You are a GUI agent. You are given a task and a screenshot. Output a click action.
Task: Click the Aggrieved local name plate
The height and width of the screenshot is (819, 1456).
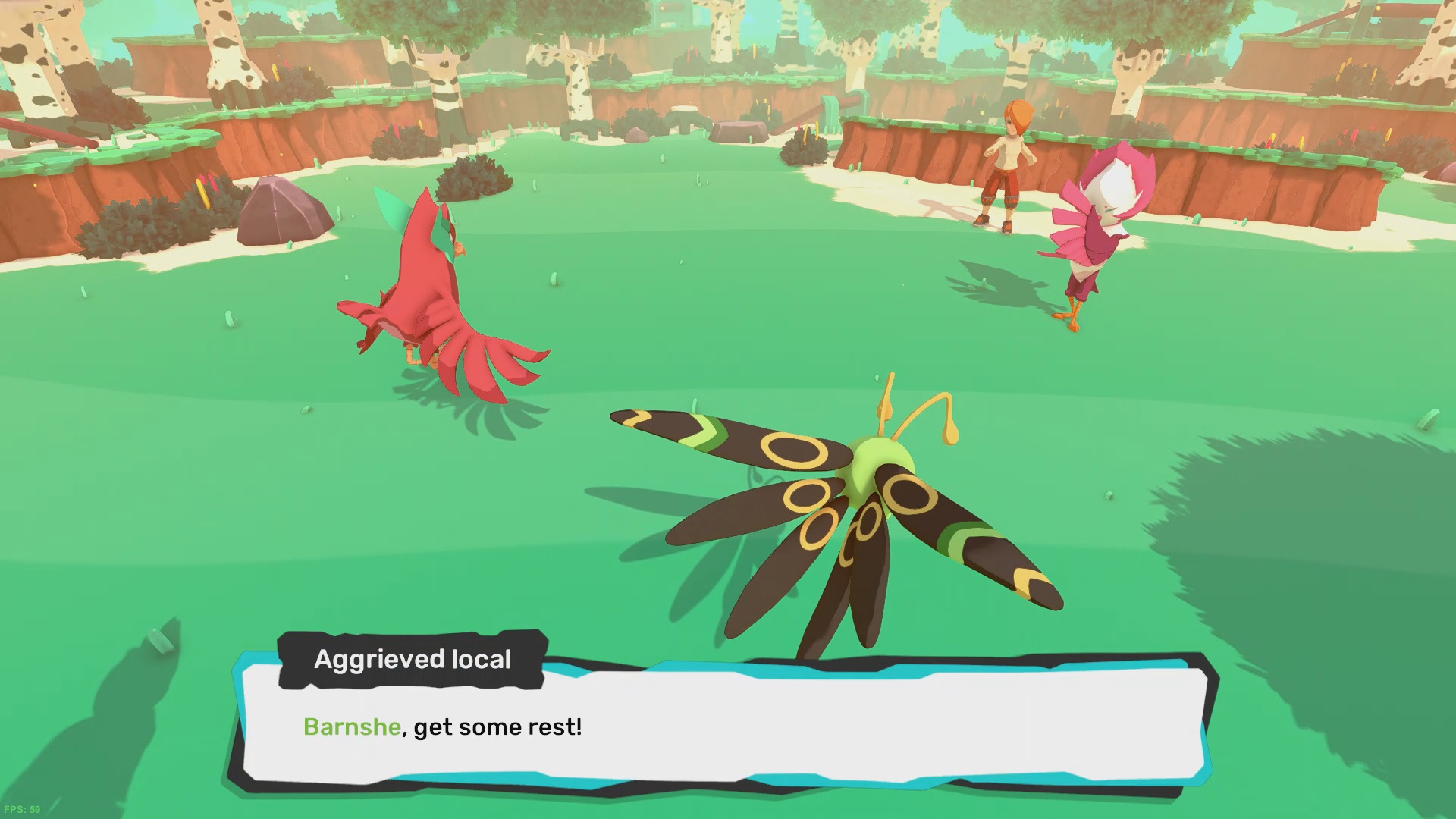coord(413,660)
